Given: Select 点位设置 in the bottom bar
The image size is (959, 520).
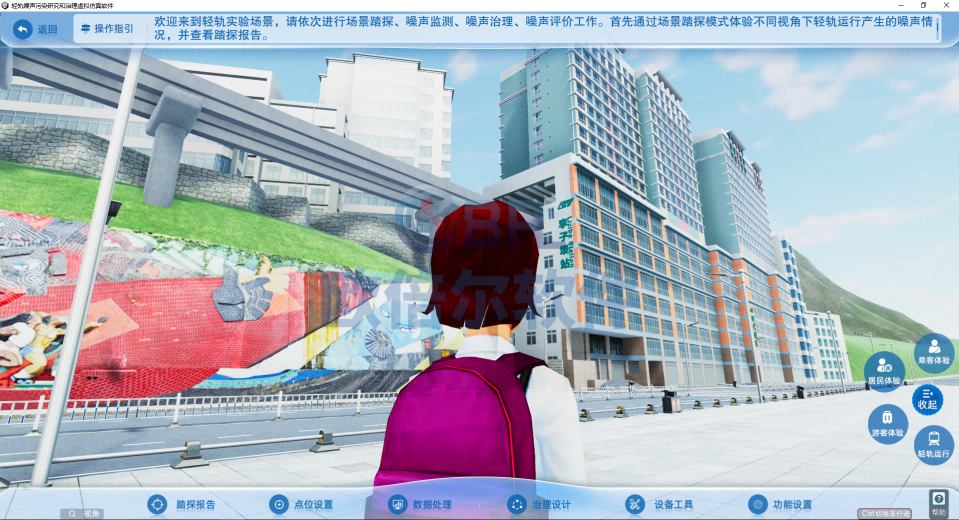Looking at the screenshot, I should tap(302, 504).
